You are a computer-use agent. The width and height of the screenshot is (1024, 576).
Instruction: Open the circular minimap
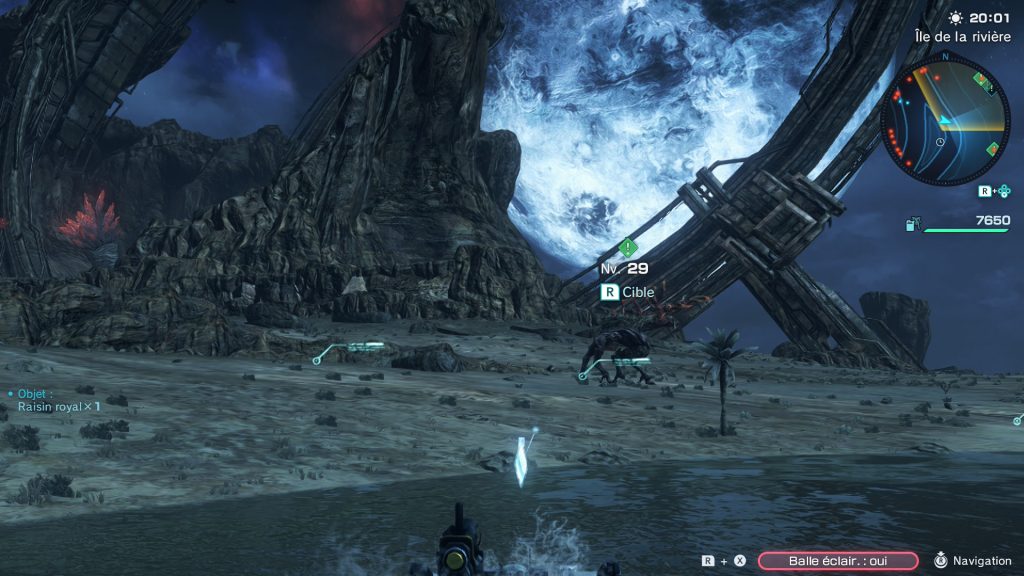(x=946, y=120)
